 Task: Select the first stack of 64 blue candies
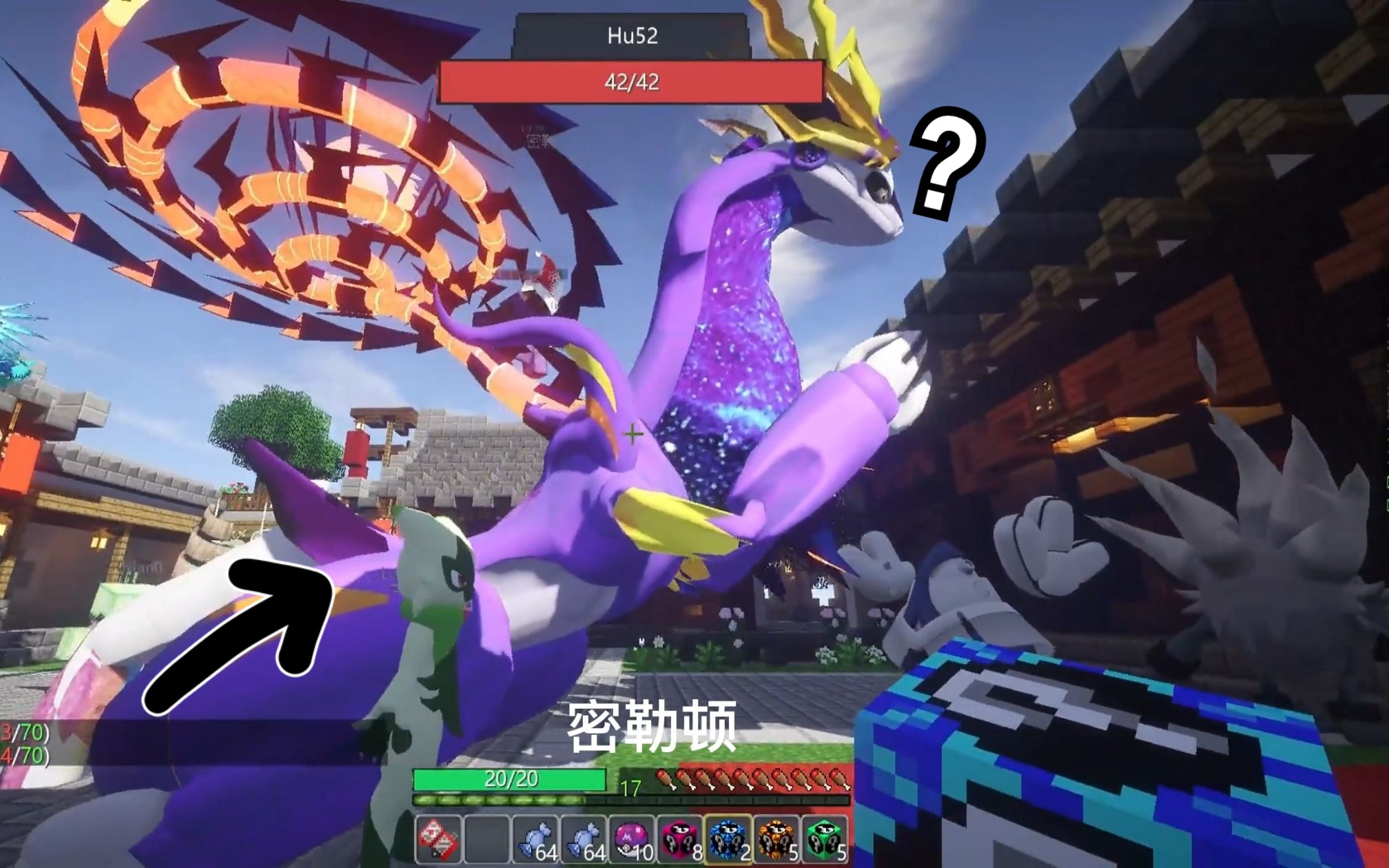pos(536,840)
